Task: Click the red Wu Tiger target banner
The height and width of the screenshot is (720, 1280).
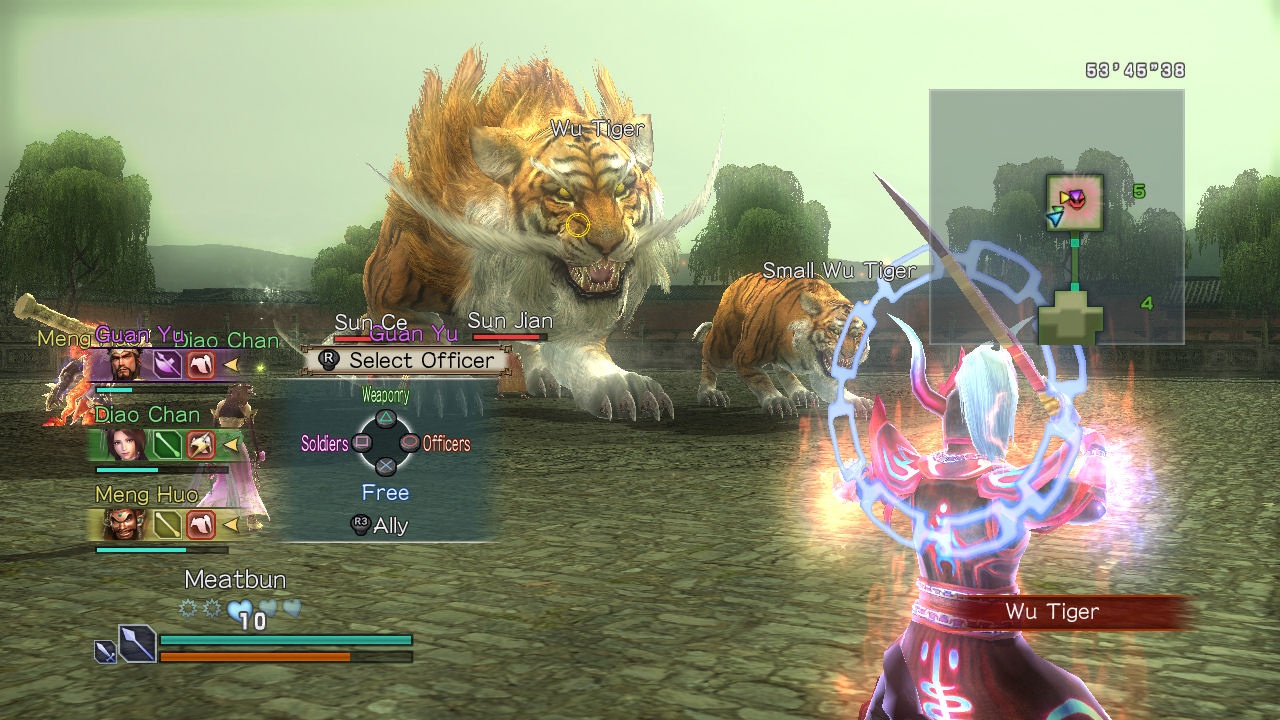Action: [1052, 612]
